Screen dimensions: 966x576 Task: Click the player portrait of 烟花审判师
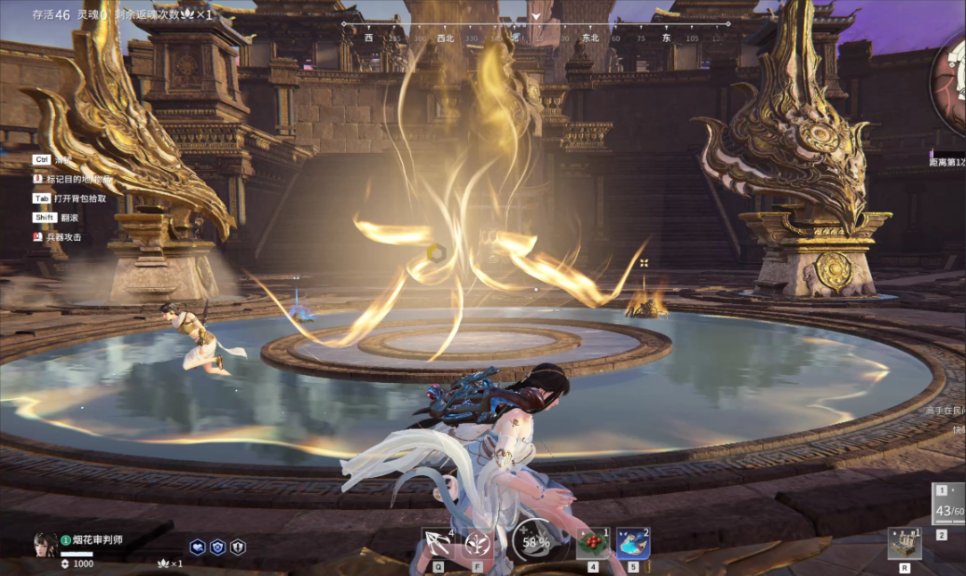pos(45,544)
